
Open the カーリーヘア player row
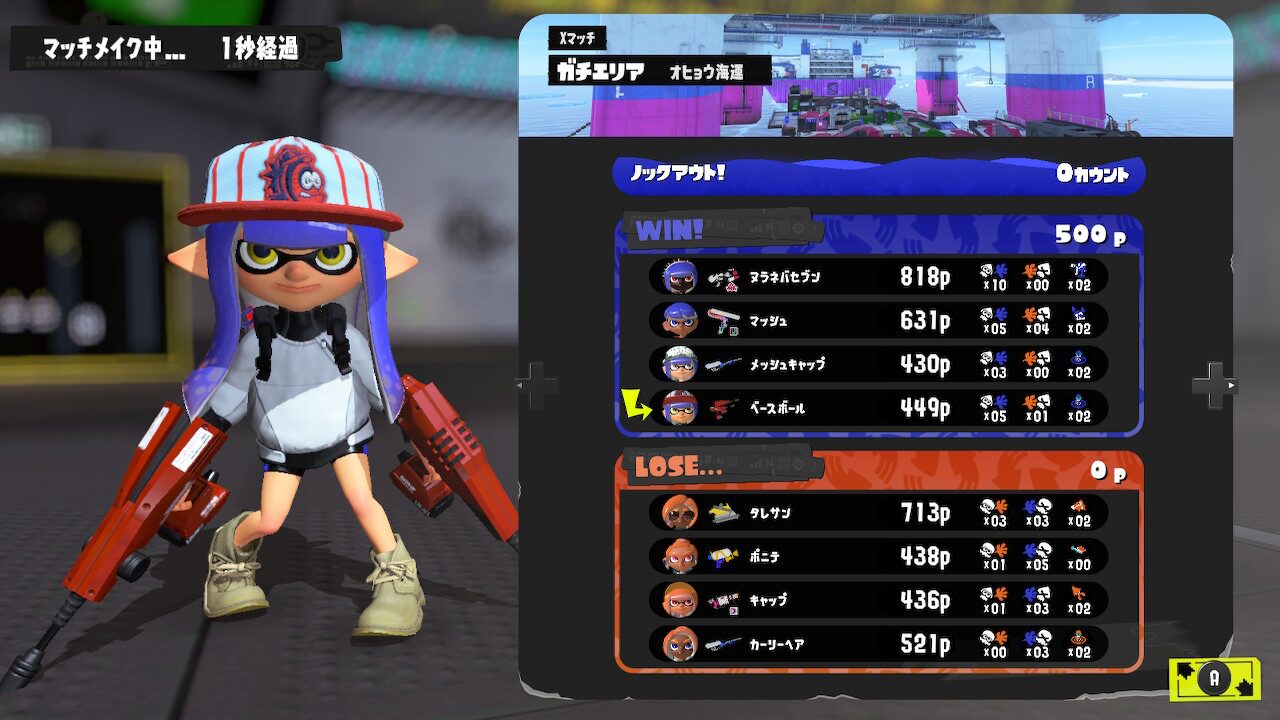click(878, 644)
